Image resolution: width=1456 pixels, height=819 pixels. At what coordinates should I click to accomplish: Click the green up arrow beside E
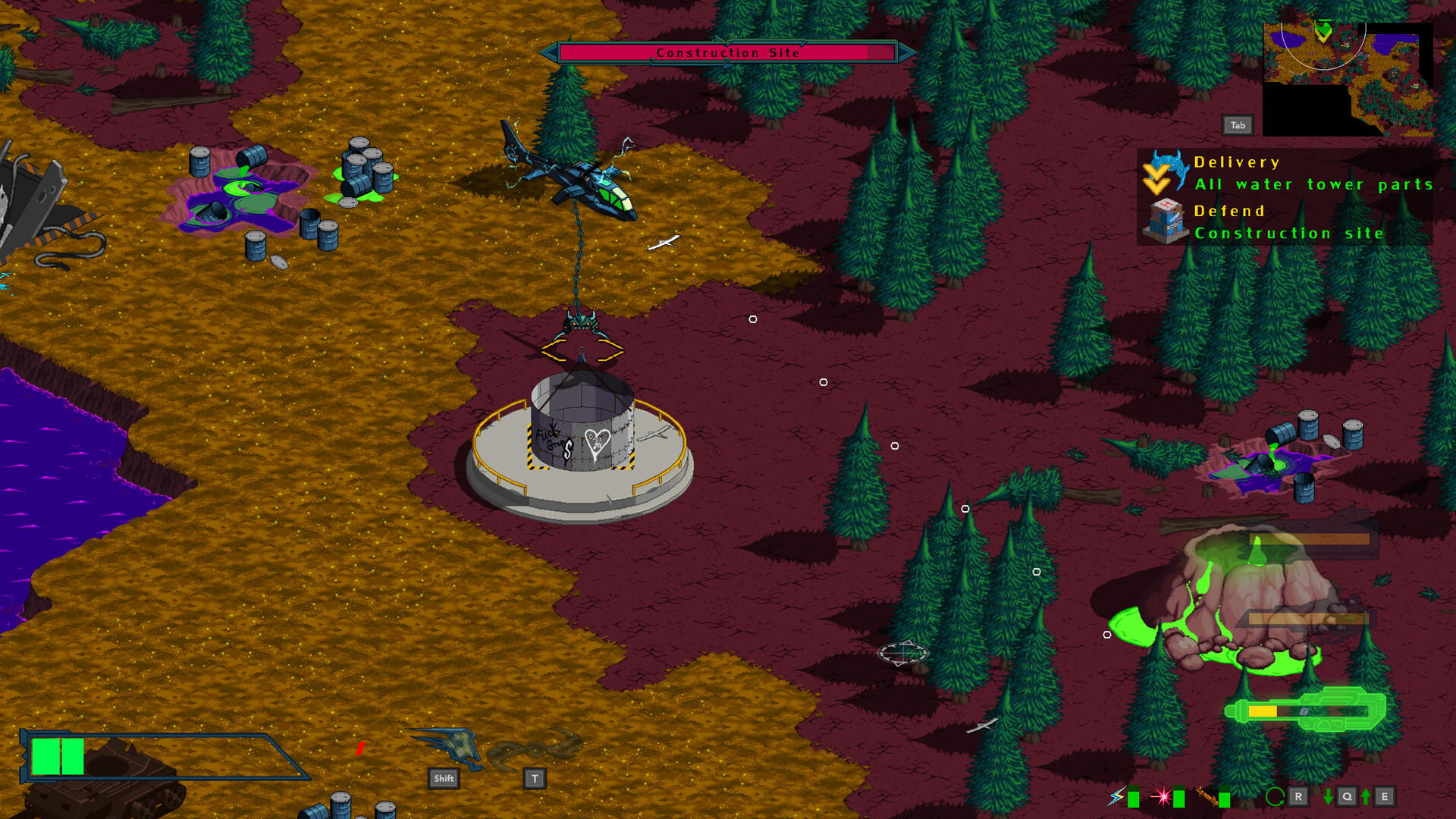pos(1367,797)
